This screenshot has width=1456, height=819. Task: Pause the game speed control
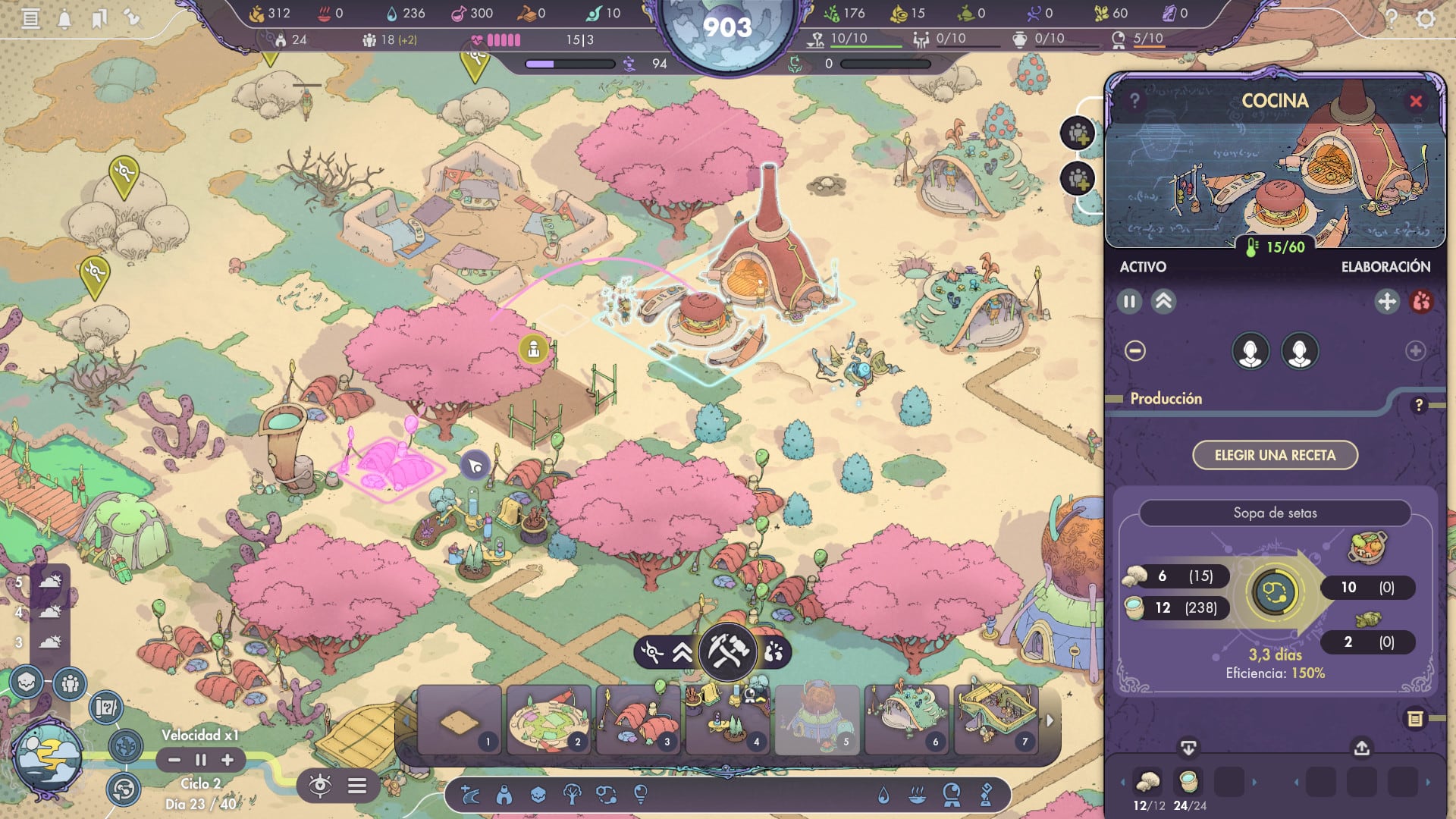point(201,760)
